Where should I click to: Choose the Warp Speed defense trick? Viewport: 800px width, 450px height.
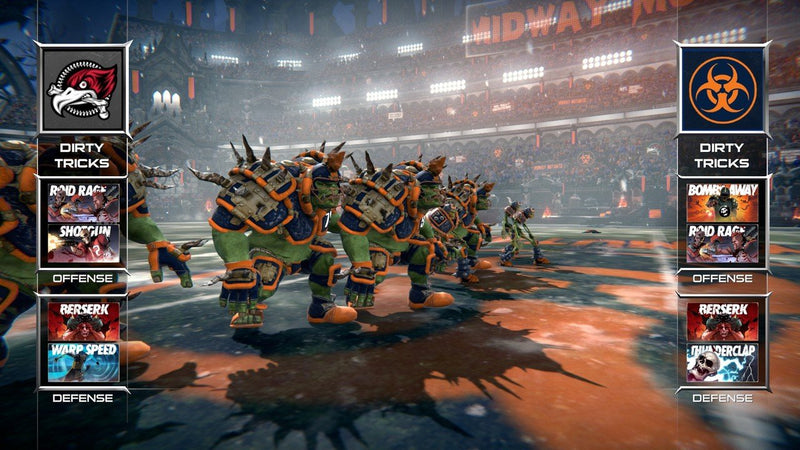(83, 362)
